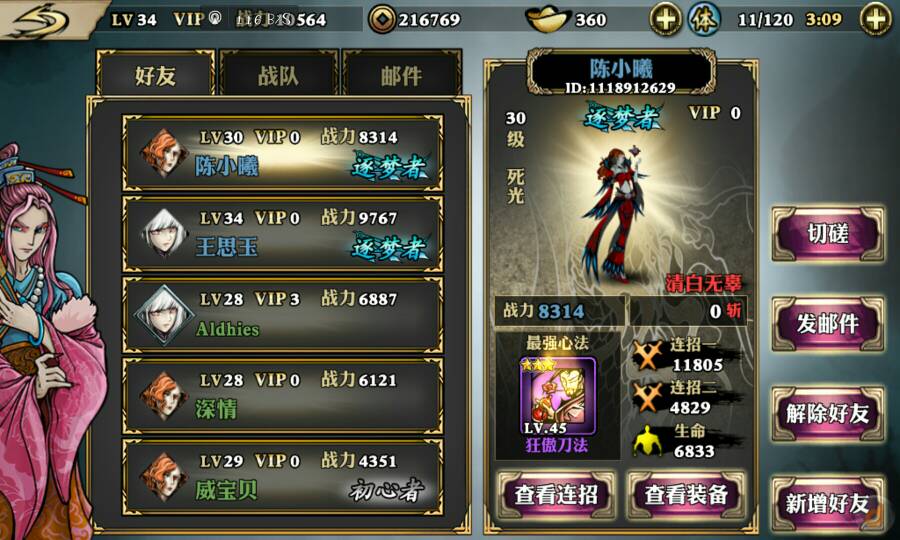This screenshot has height=540, width=900.
Task: Add a friend with 新增好友
Action: click(x=828, y=503)
